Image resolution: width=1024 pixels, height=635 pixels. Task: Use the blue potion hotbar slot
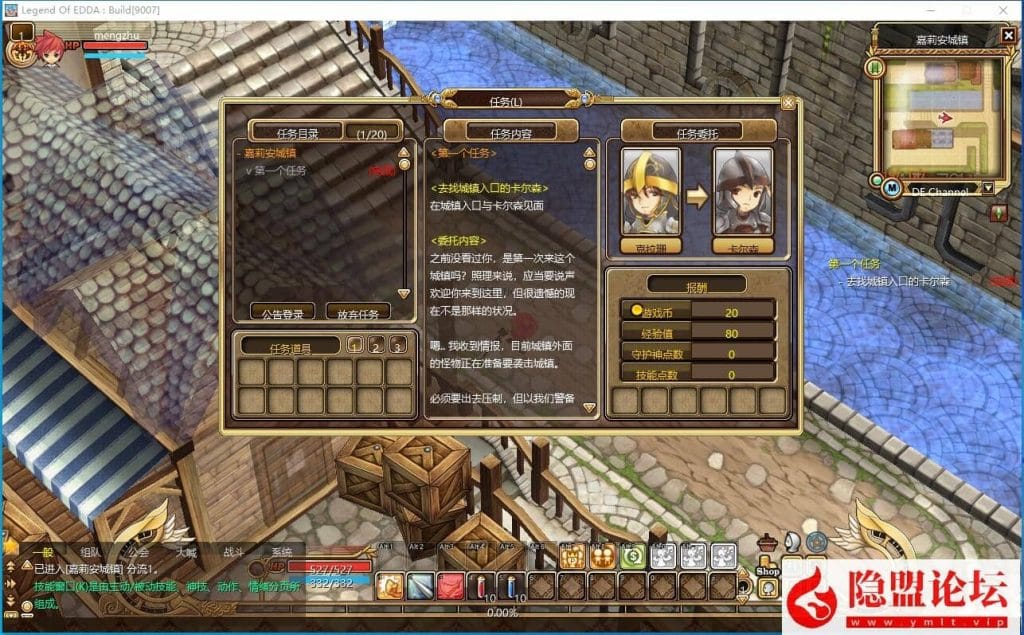[x=513, y=586]
